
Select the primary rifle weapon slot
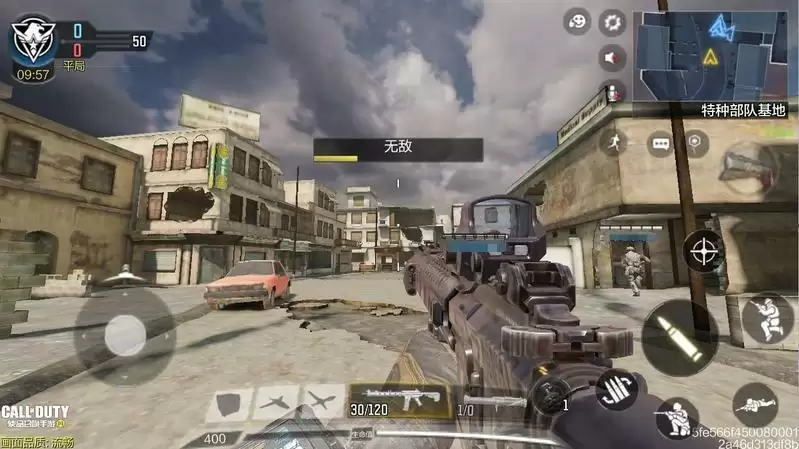399,400
